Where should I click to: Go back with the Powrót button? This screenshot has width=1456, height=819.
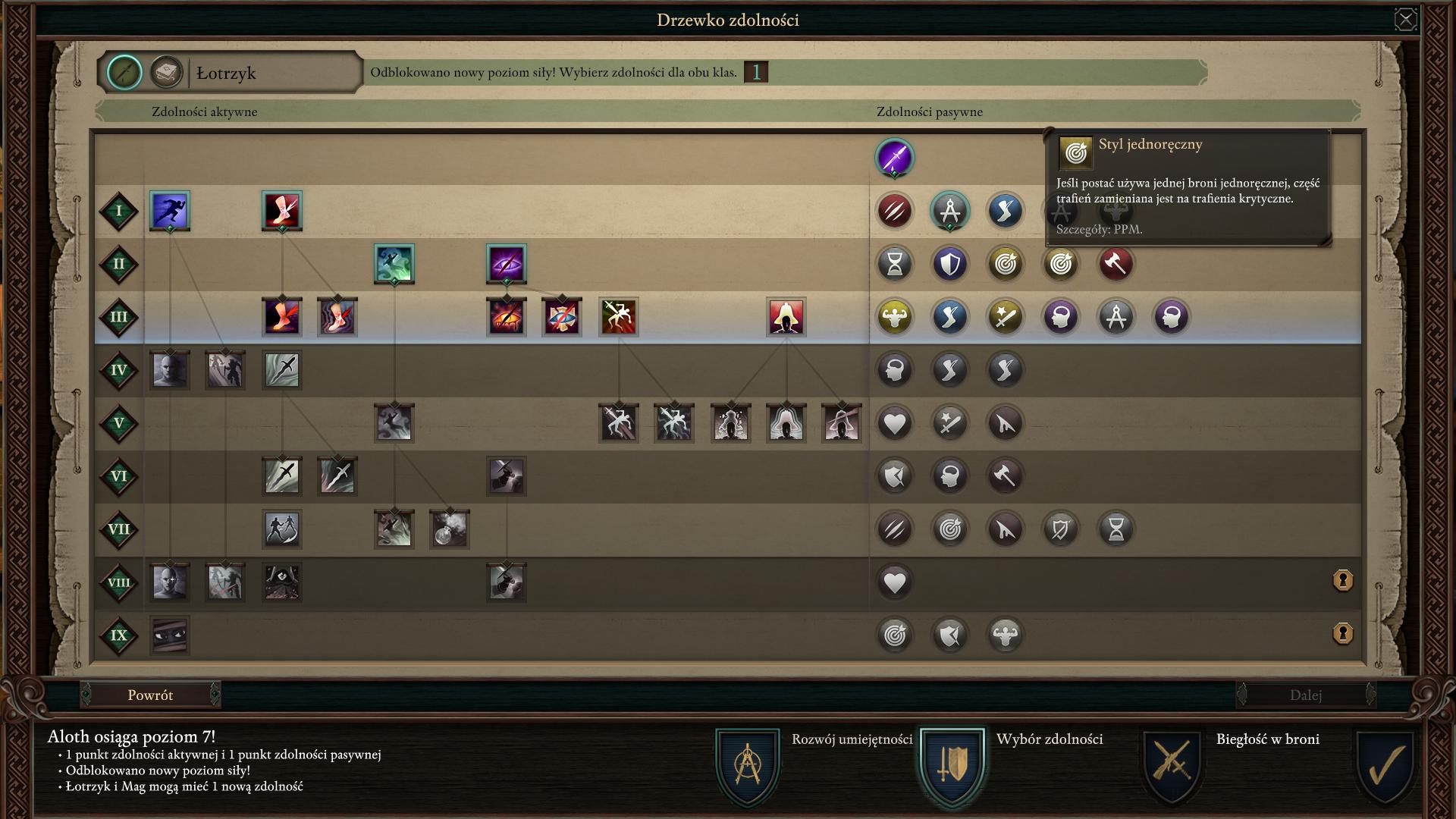click(x=150, y=695)
